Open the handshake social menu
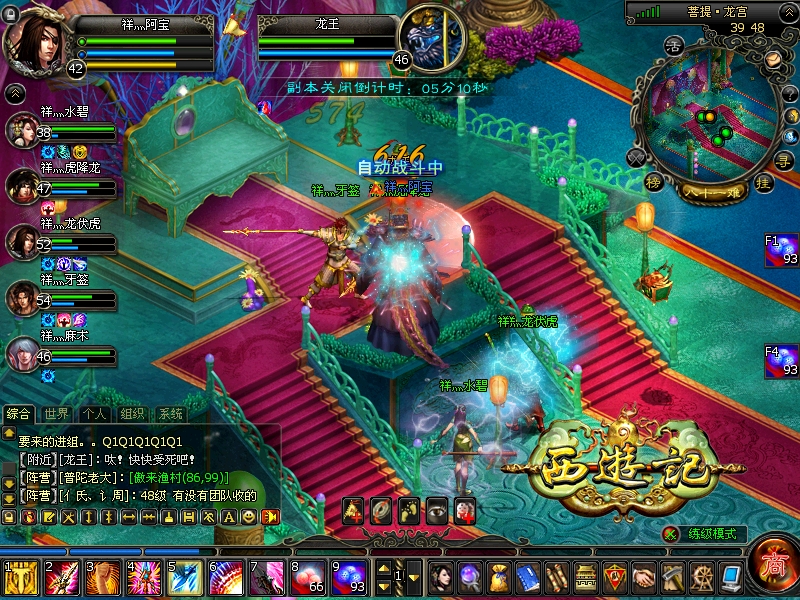 [x=644, y=577]
